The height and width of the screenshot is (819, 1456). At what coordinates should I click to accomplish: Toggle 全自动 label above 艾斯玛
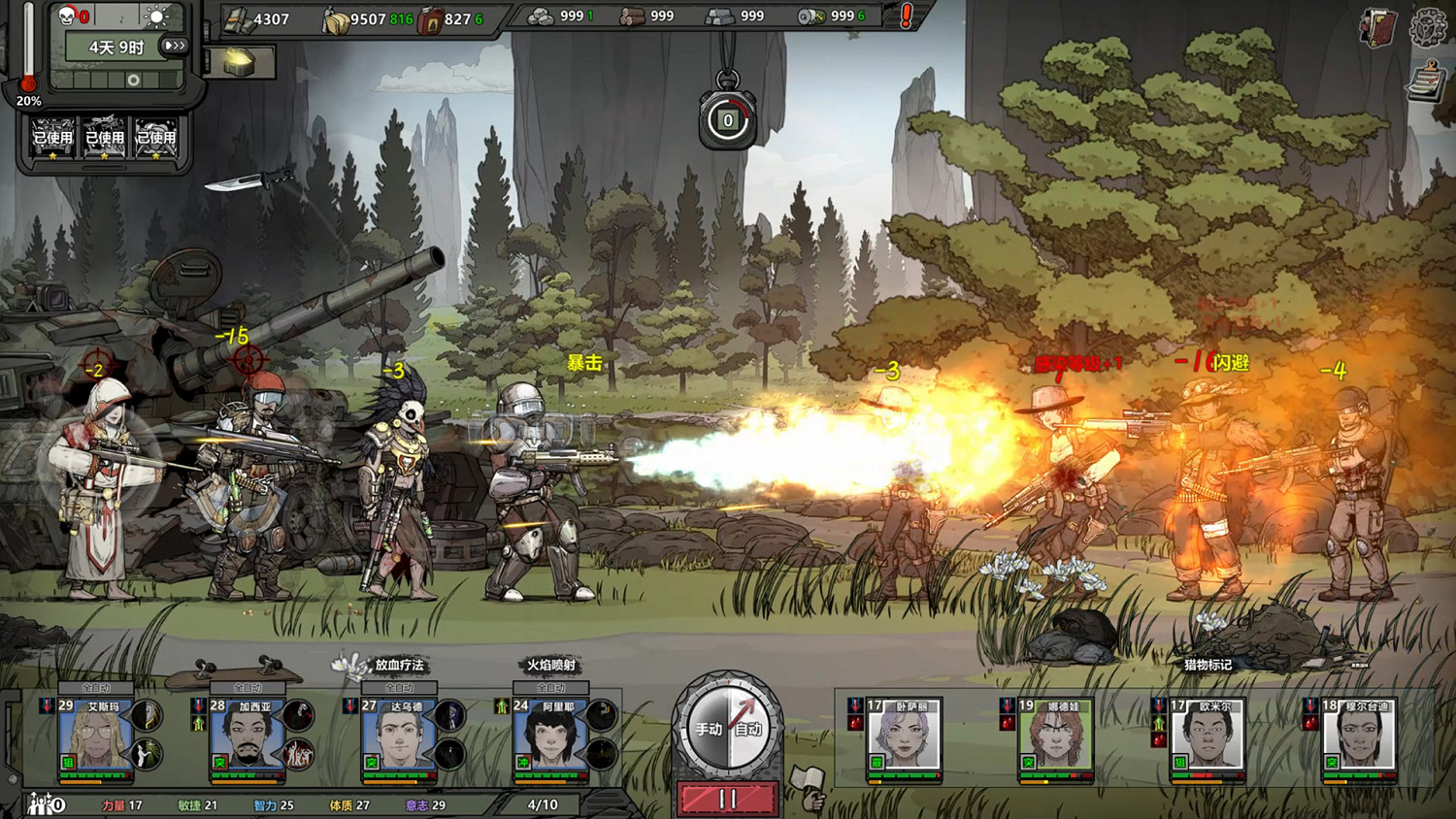coord(95,687)
